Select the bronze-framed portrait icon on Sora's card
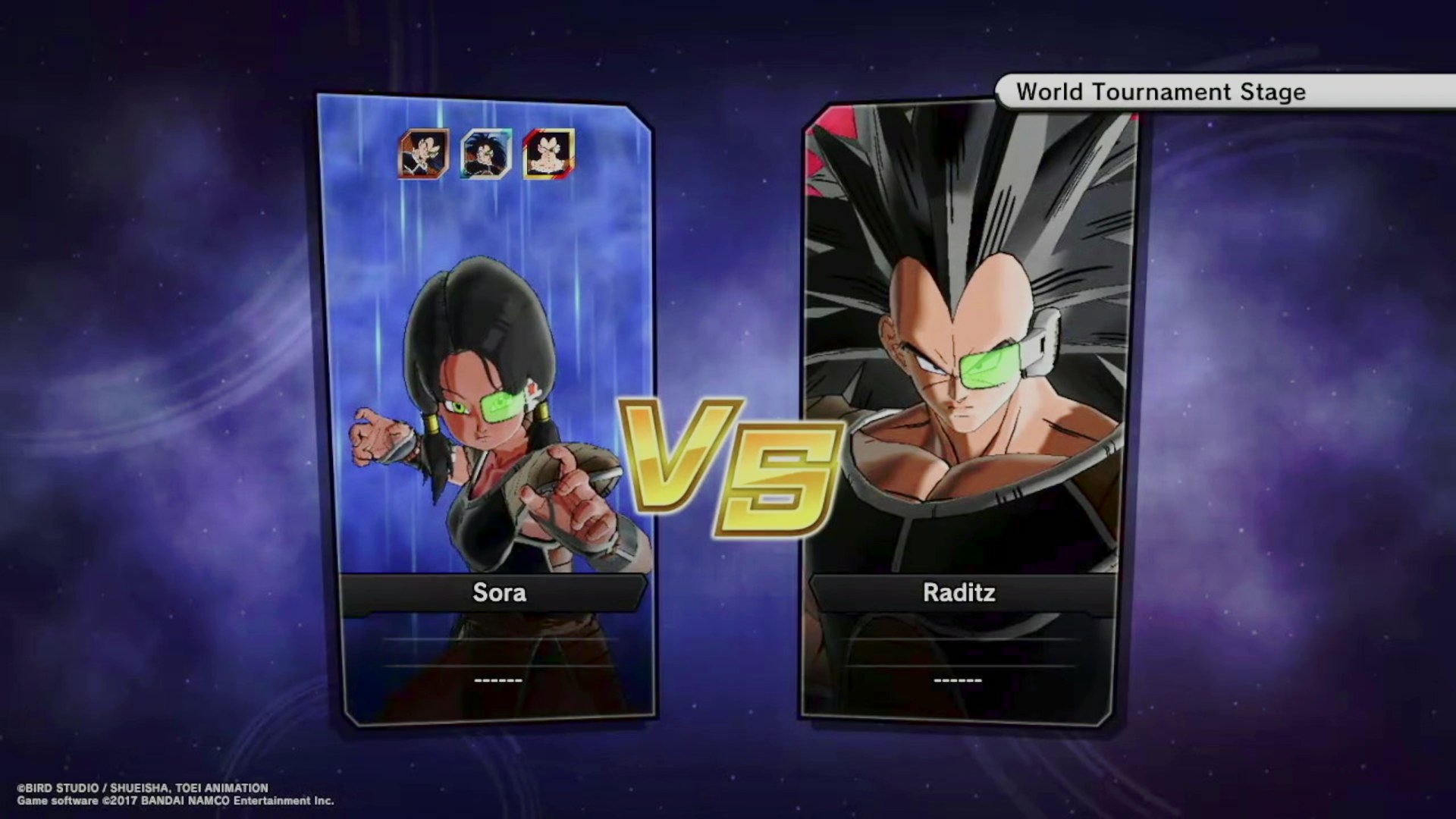 [x=424, y=154]
